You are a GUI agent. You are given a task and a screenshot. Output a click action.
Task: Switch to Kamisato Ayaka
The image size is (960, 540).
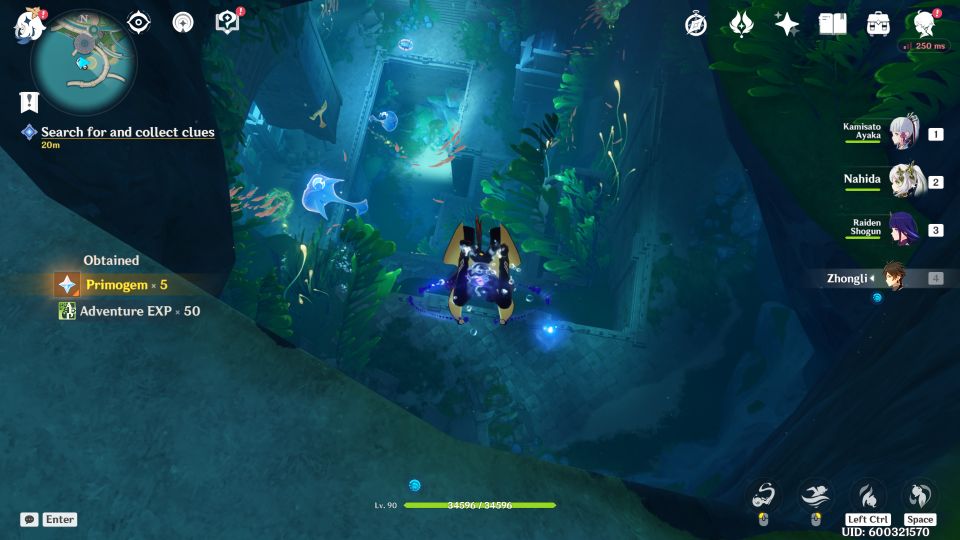903,134
